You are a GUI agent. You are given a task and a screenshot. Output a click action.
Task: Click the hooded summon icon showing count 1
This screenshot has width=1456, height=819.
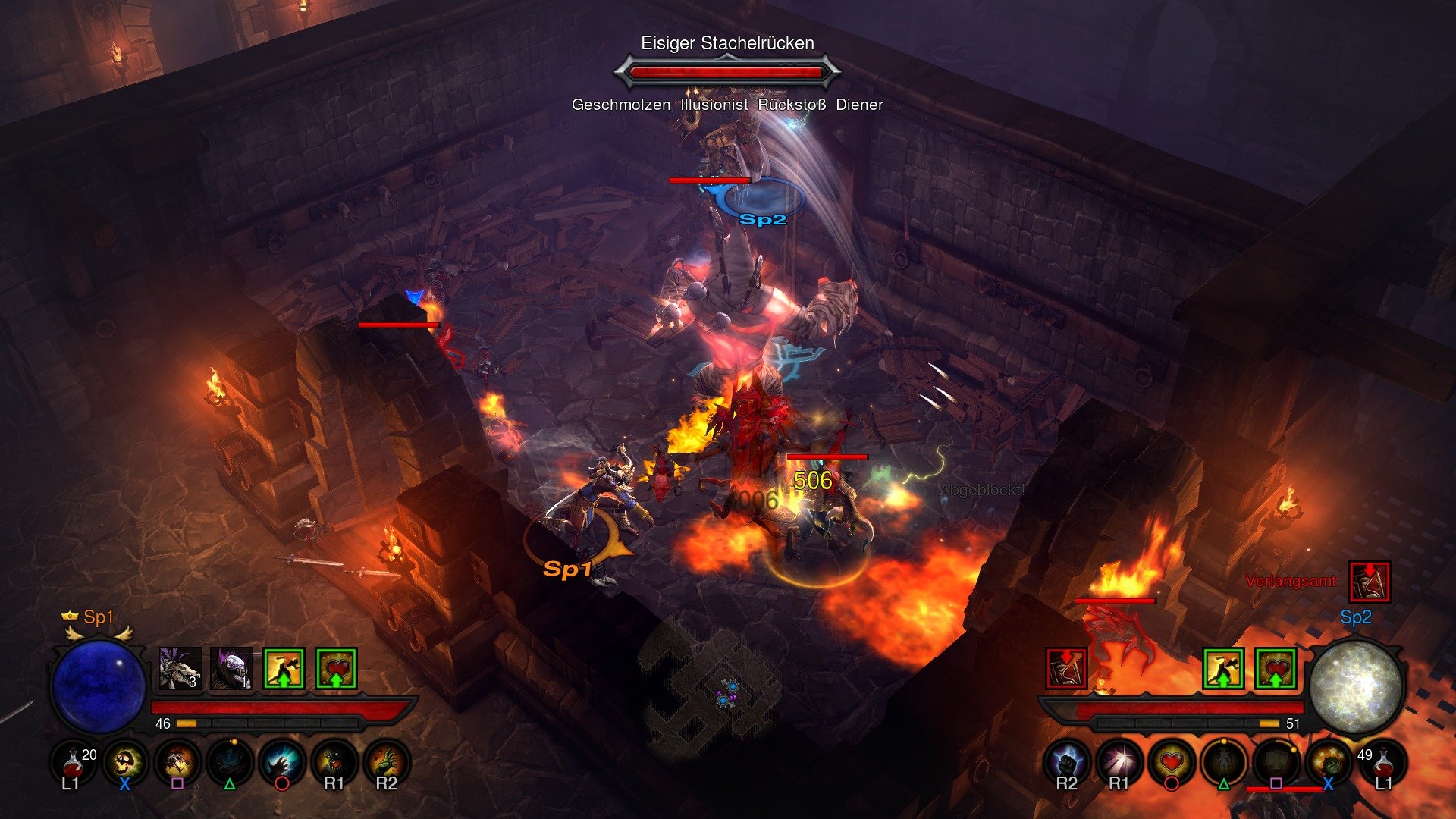coord(231,669)
